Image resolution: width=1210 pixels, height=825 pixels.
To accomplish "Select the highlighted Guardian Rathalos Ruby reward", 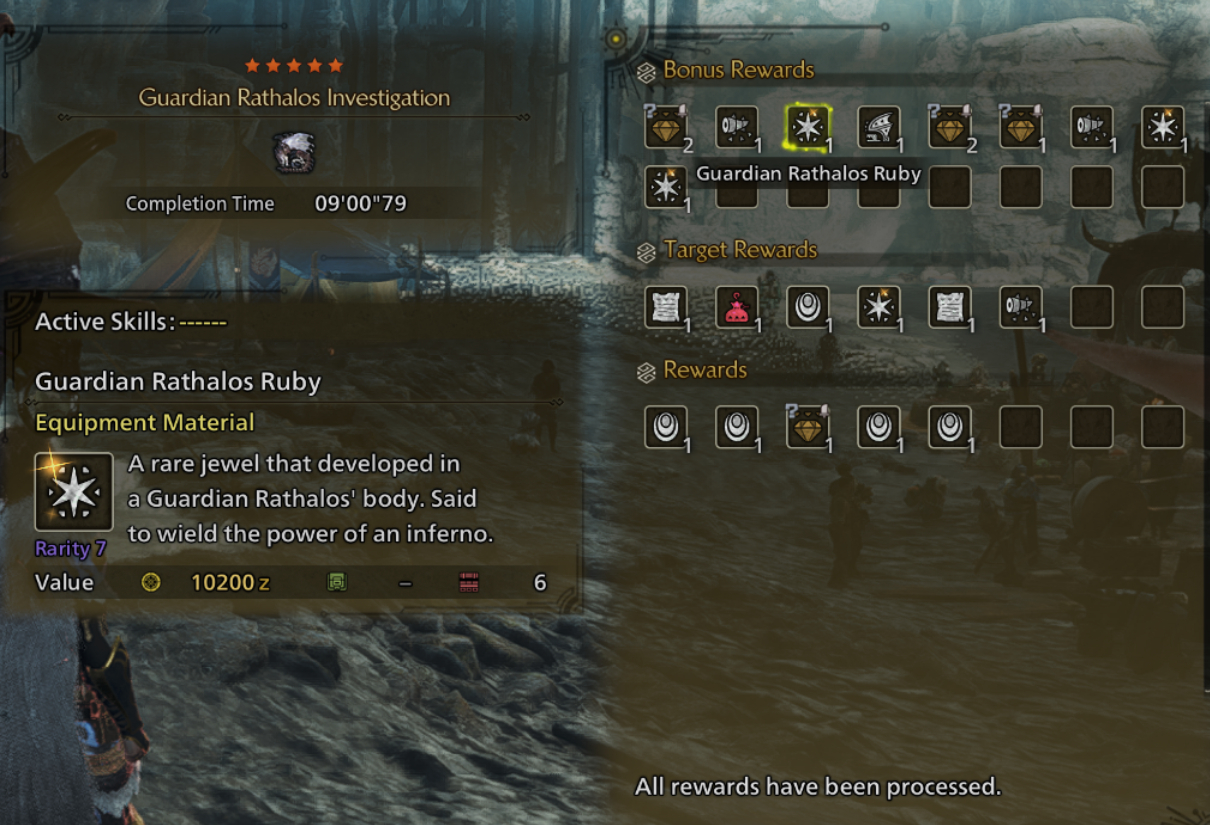I will click(807, 128).
